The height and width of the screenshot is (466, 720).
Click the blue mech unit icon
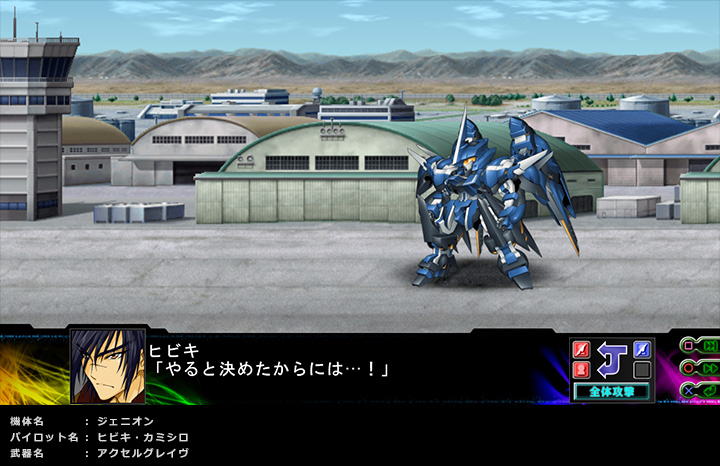642,349
